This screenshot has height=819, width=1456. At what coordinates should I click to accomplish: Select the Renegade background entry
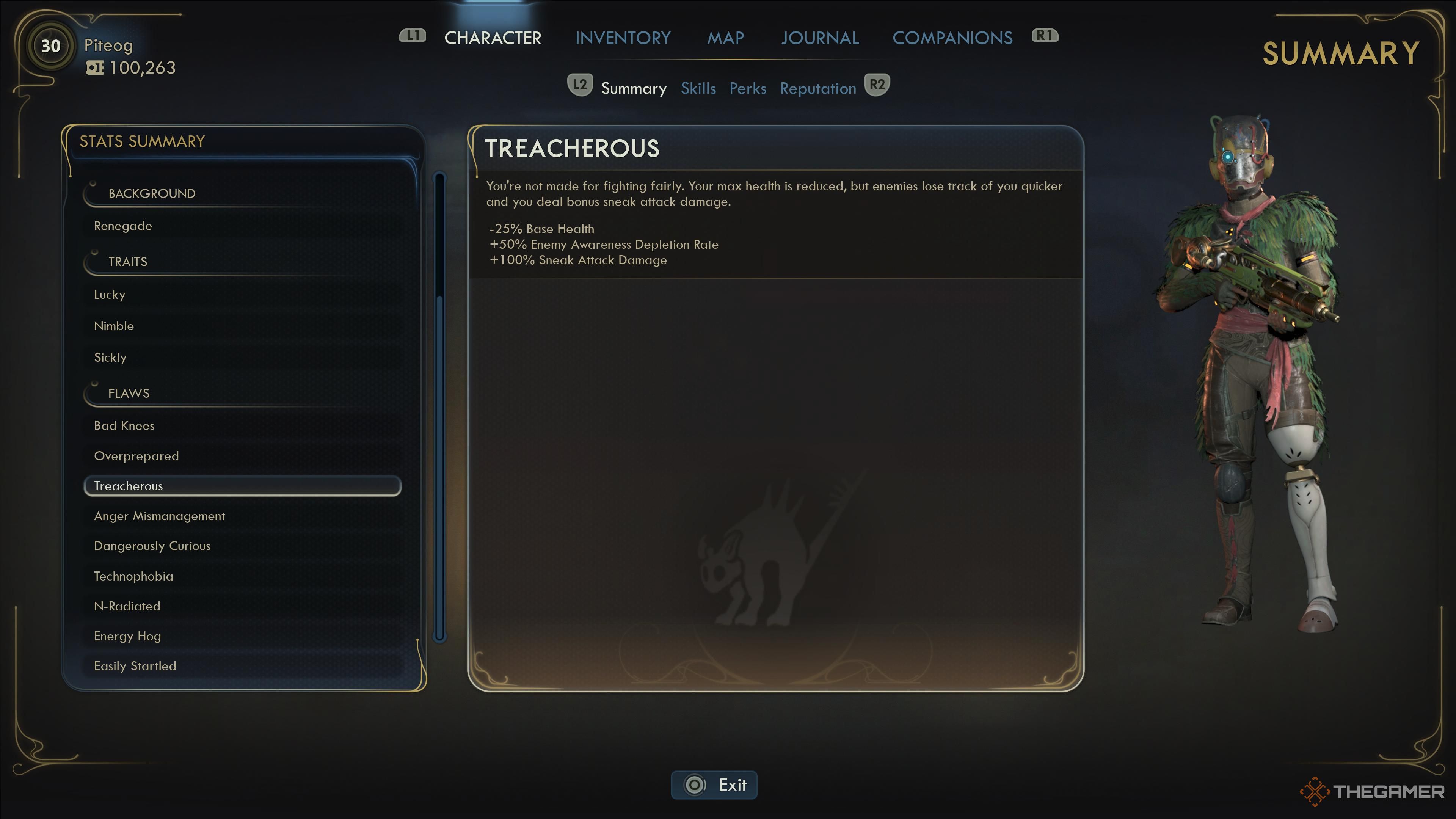tap(122, 226)
